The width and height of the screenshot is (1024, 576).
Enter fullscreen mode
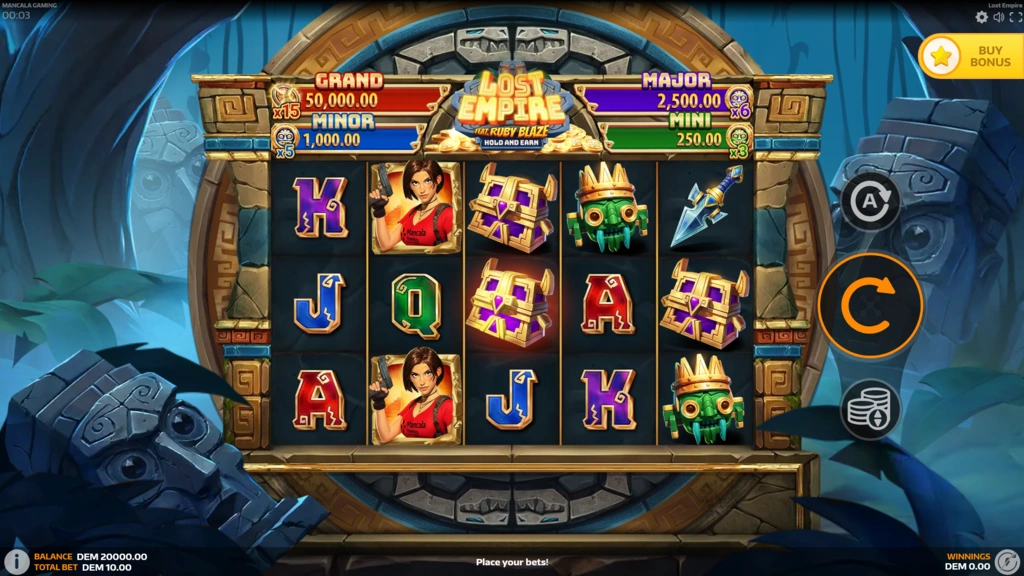[x=1014, y=17]
